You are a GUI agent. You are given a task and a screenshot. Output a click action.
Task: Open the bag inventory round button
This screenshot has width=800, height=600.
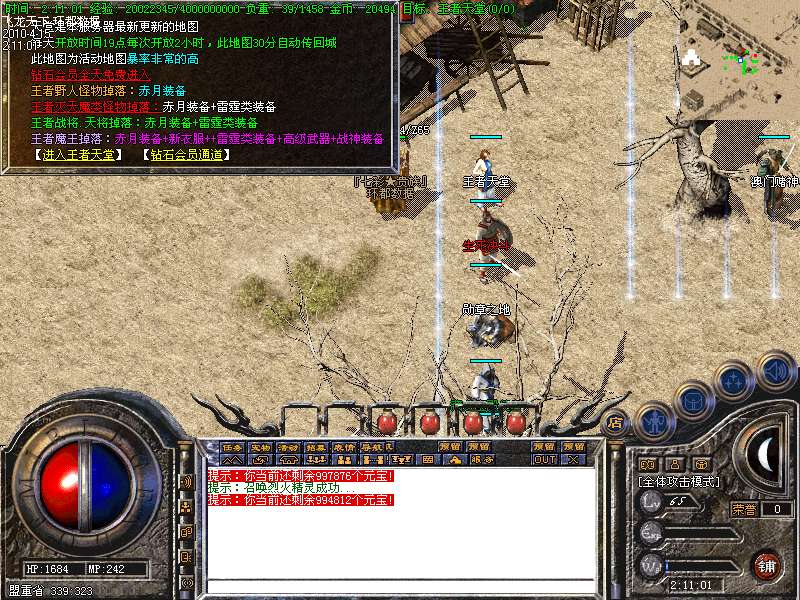[x=693, y=400]
